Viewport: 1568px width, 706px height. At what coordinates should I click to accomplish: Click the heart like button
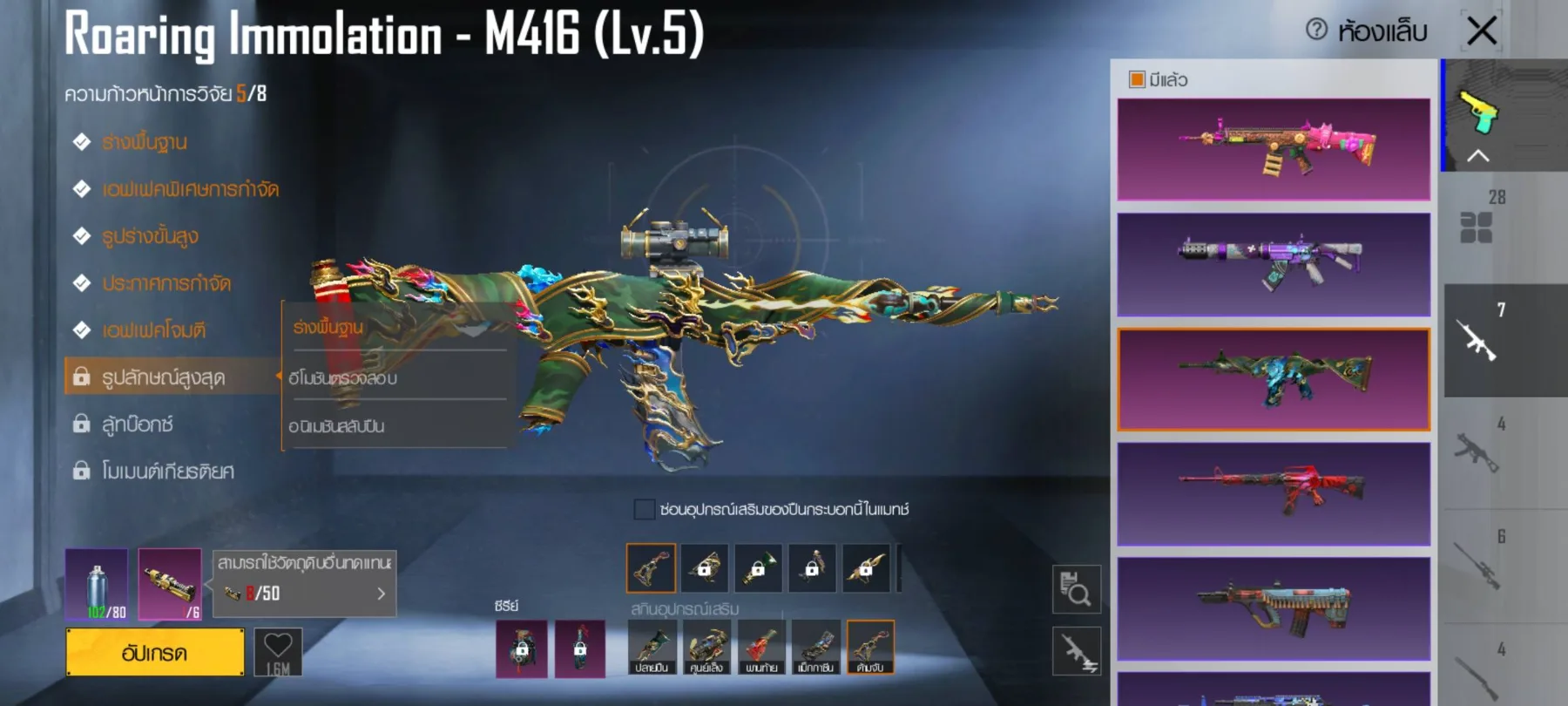tap(278, 651)
